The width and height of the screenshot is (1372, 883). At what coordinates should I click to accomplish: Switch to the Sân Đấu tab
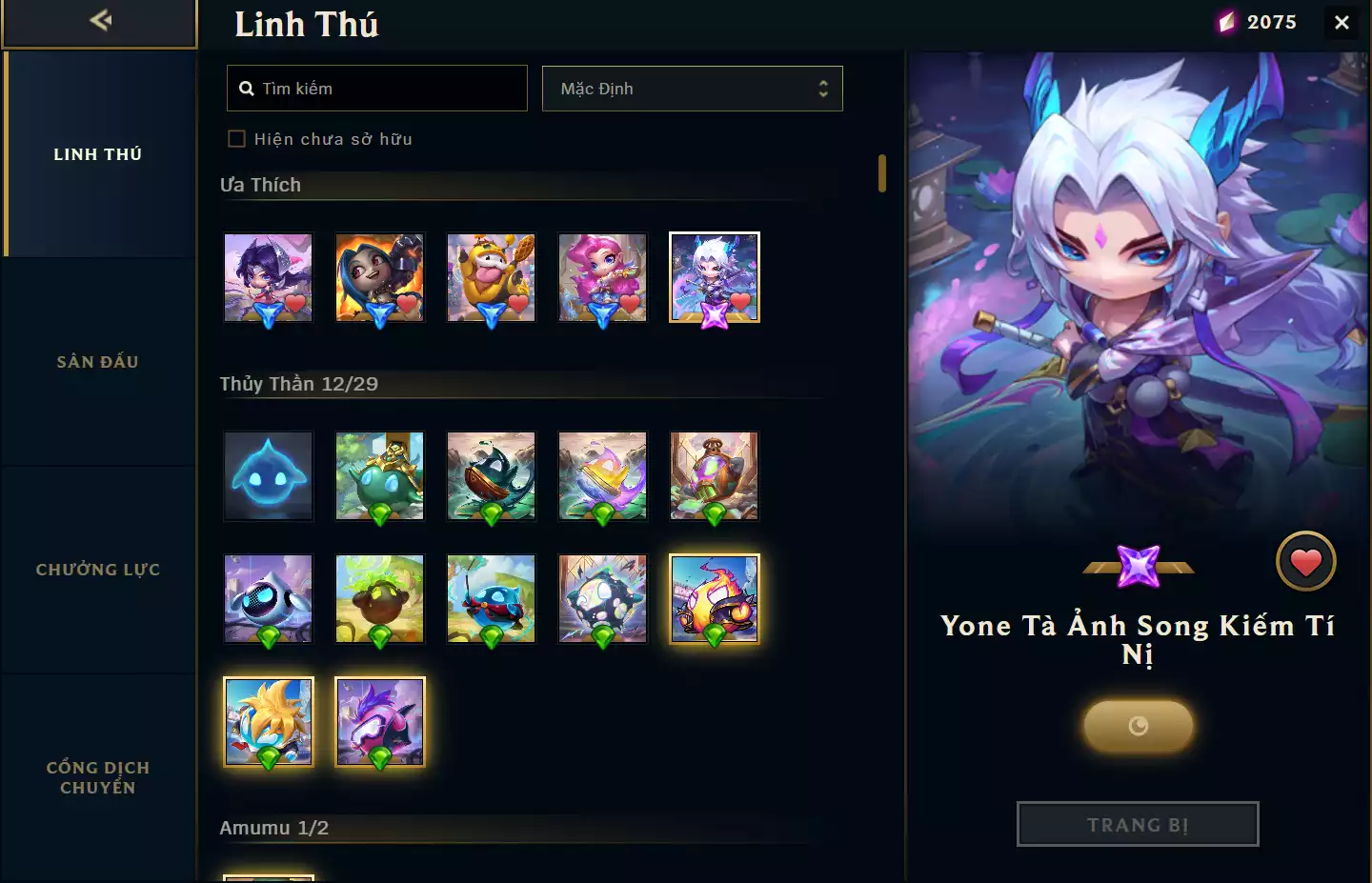pyautogui.click(x=98, y=362)
